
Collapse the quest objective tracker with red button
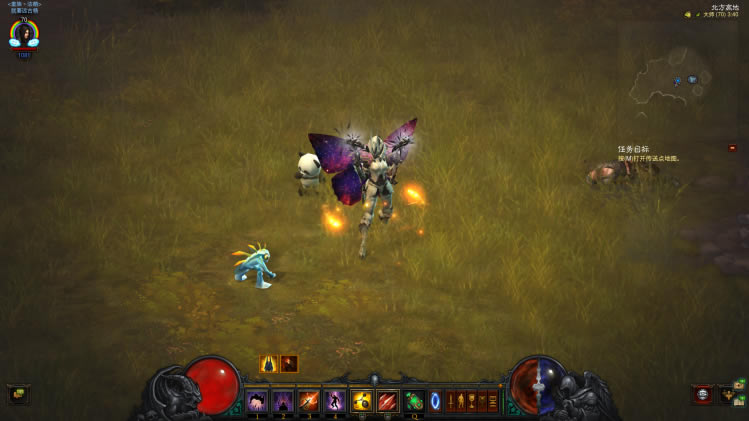[732, 148]
